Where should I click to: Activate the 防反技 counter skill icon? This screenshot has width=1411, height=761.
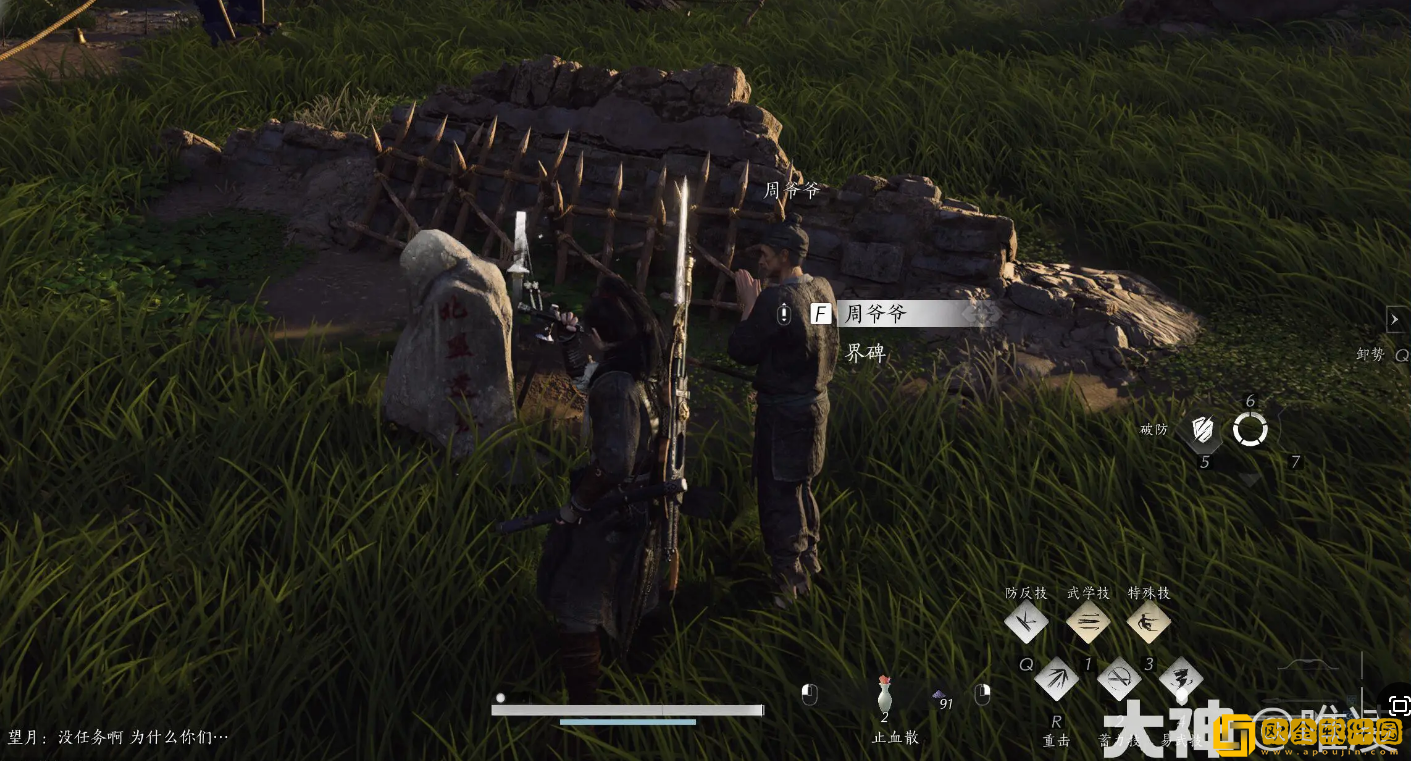point(1026,622)
